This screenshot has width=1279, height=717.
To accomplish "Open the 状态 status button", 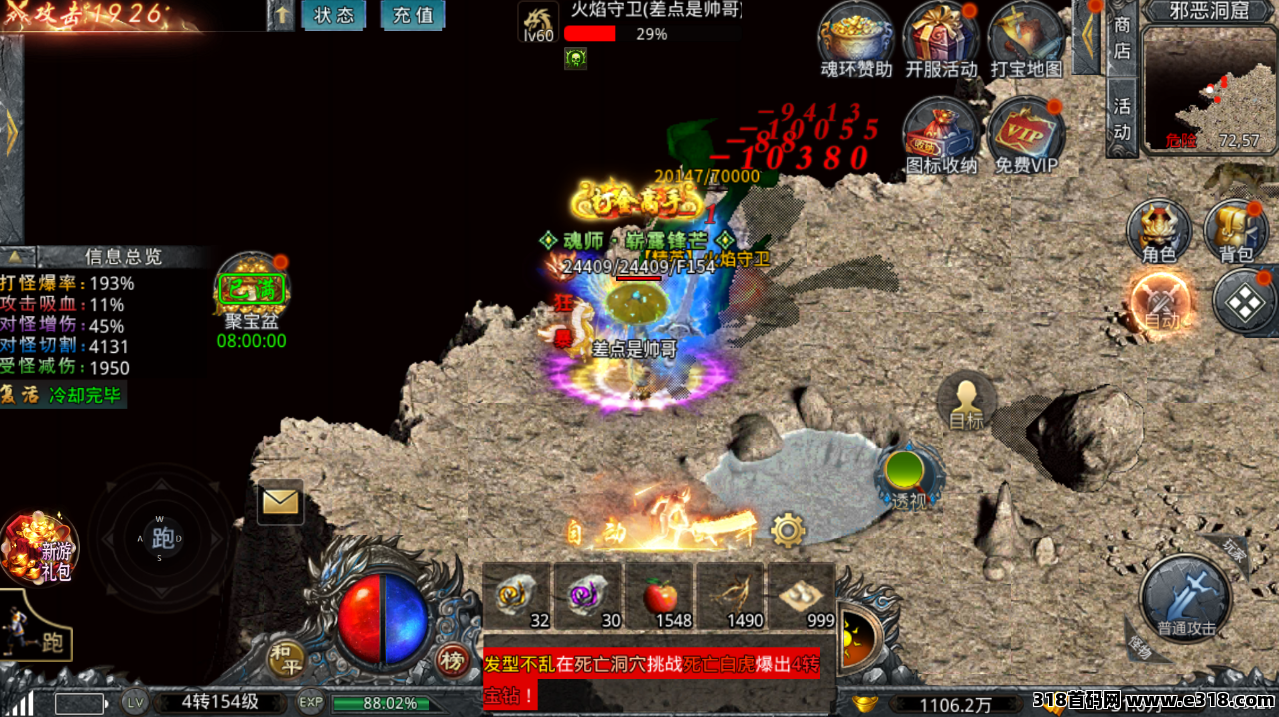I will coord(334,15).
